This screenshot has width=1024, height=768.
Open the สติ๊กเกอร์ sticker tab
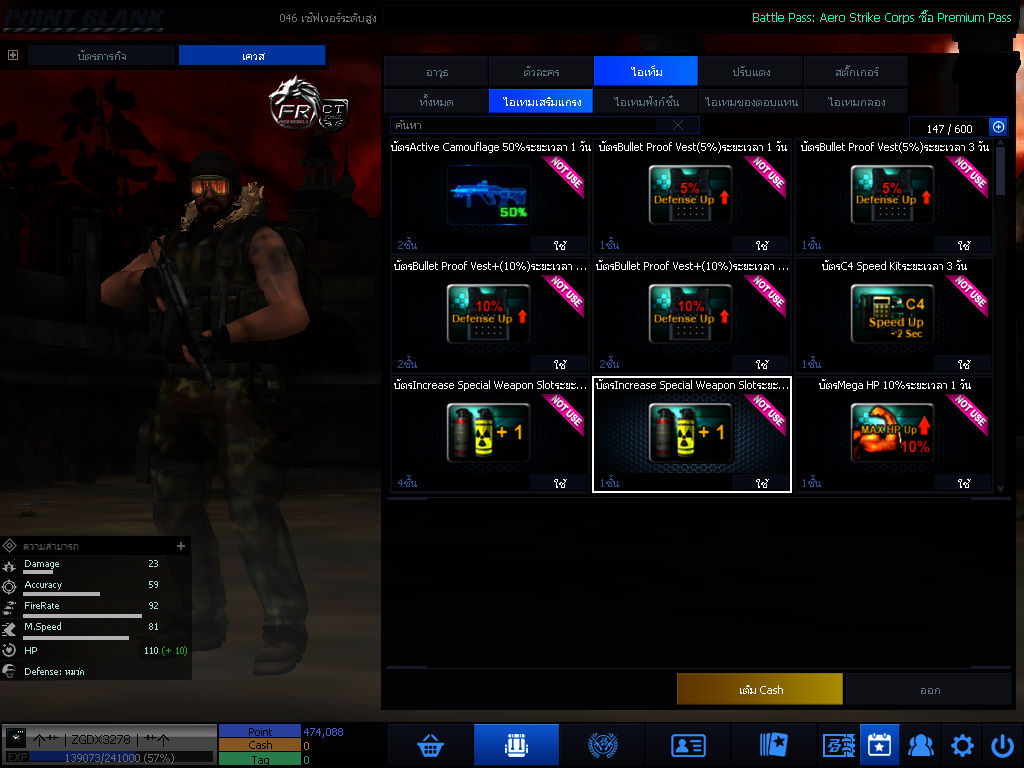point(855,72)
